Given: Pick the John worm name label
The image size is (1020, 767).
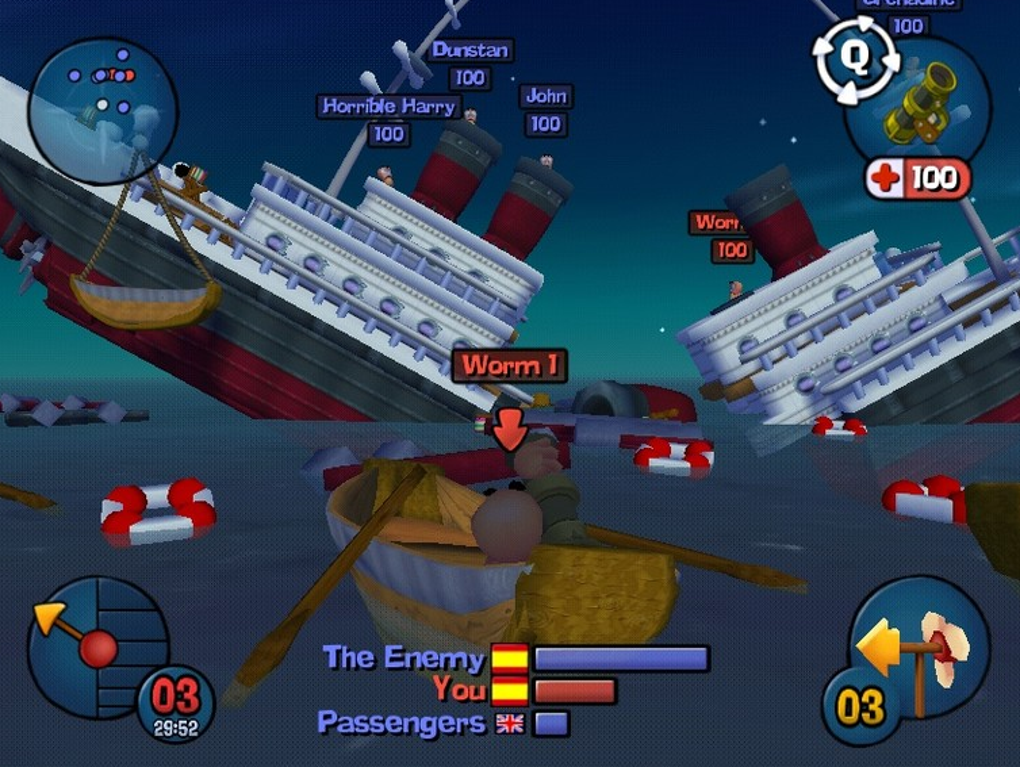Looking at the screenshot, I should (546, 97).
